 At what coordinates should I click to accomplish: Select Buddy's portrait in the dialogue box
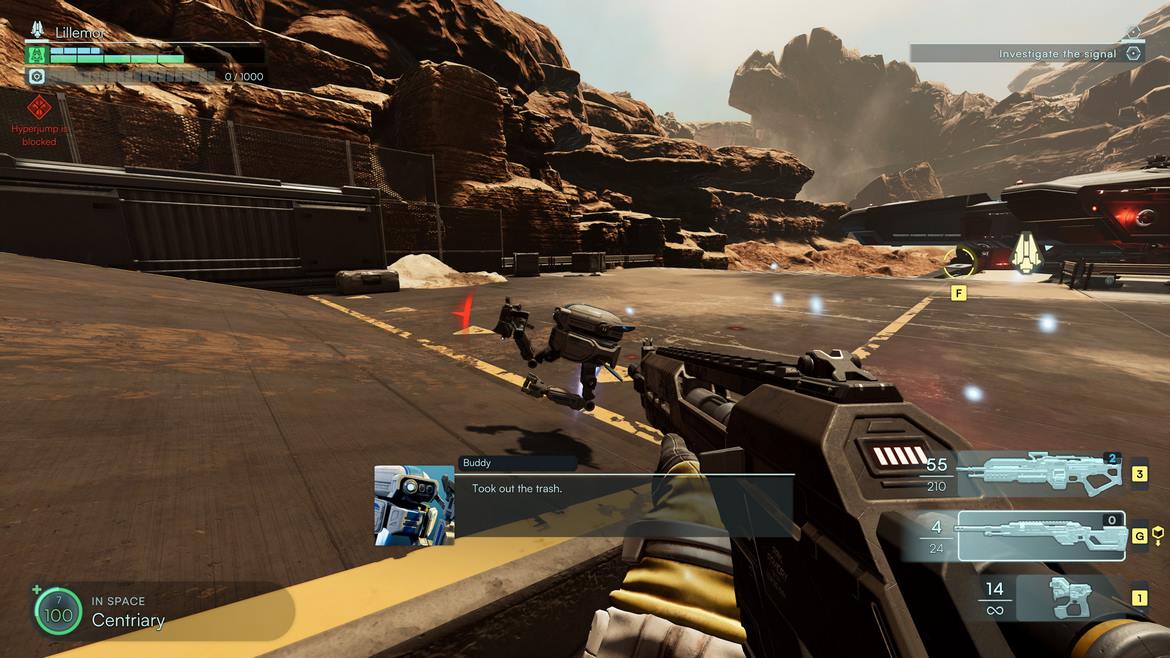[x=414, y=506]
